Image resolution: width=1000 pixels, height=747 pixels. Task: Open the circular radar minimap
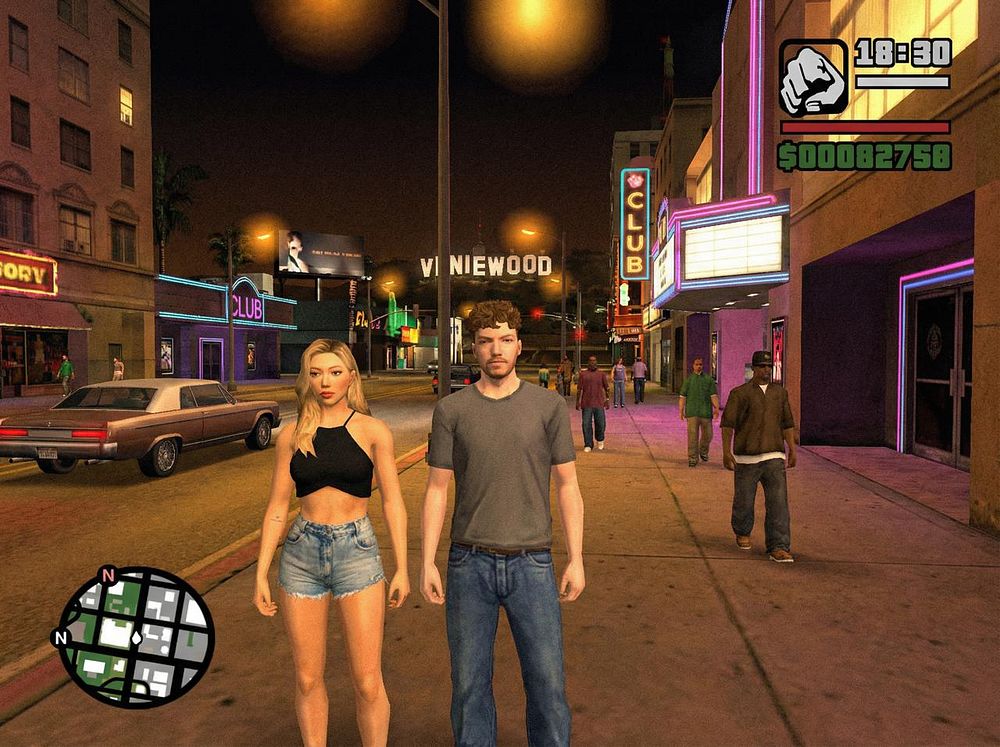pos(135,637)
